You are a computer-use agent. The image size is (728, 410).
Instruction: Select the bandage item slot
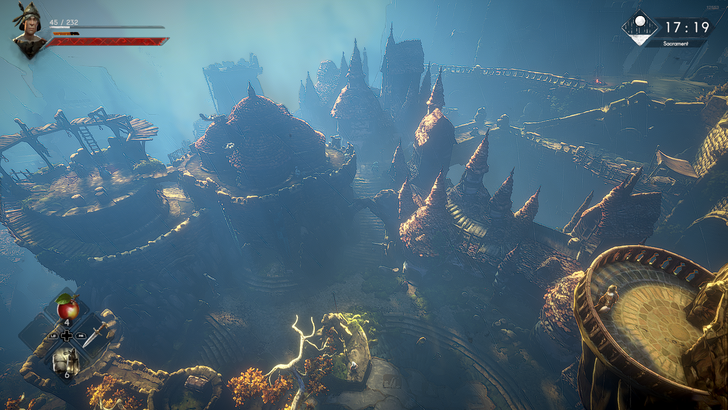(x=66, y=361)
